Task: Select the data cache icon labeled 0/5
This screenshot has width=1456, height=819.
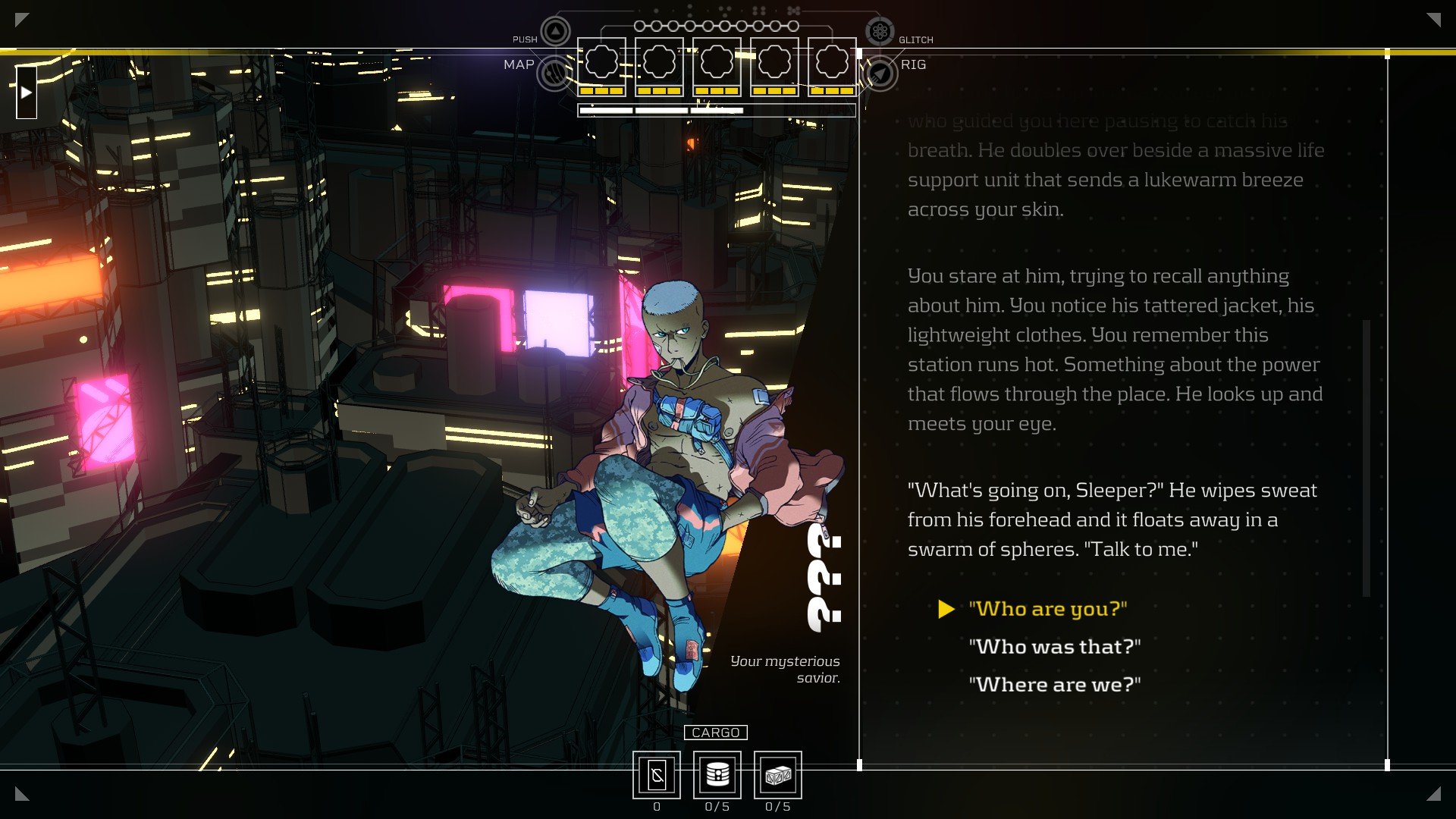Action: point(717,773)
